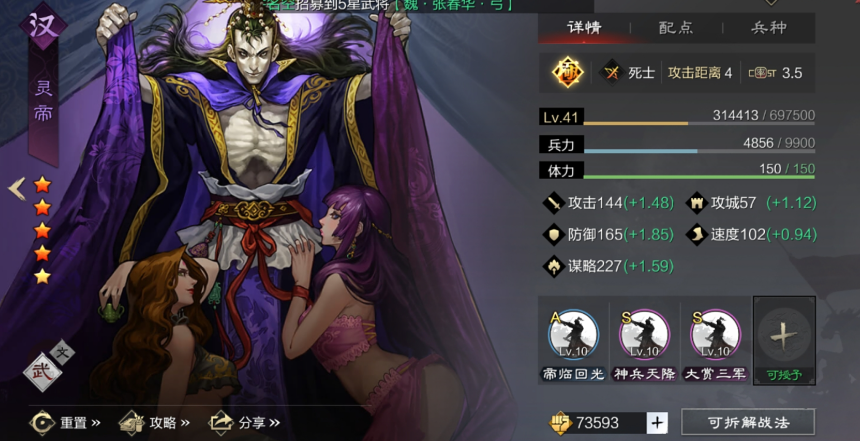Open the 可拆解战法 dismantle tactics button
Screen dimensions: 860x441
point(747,423)
